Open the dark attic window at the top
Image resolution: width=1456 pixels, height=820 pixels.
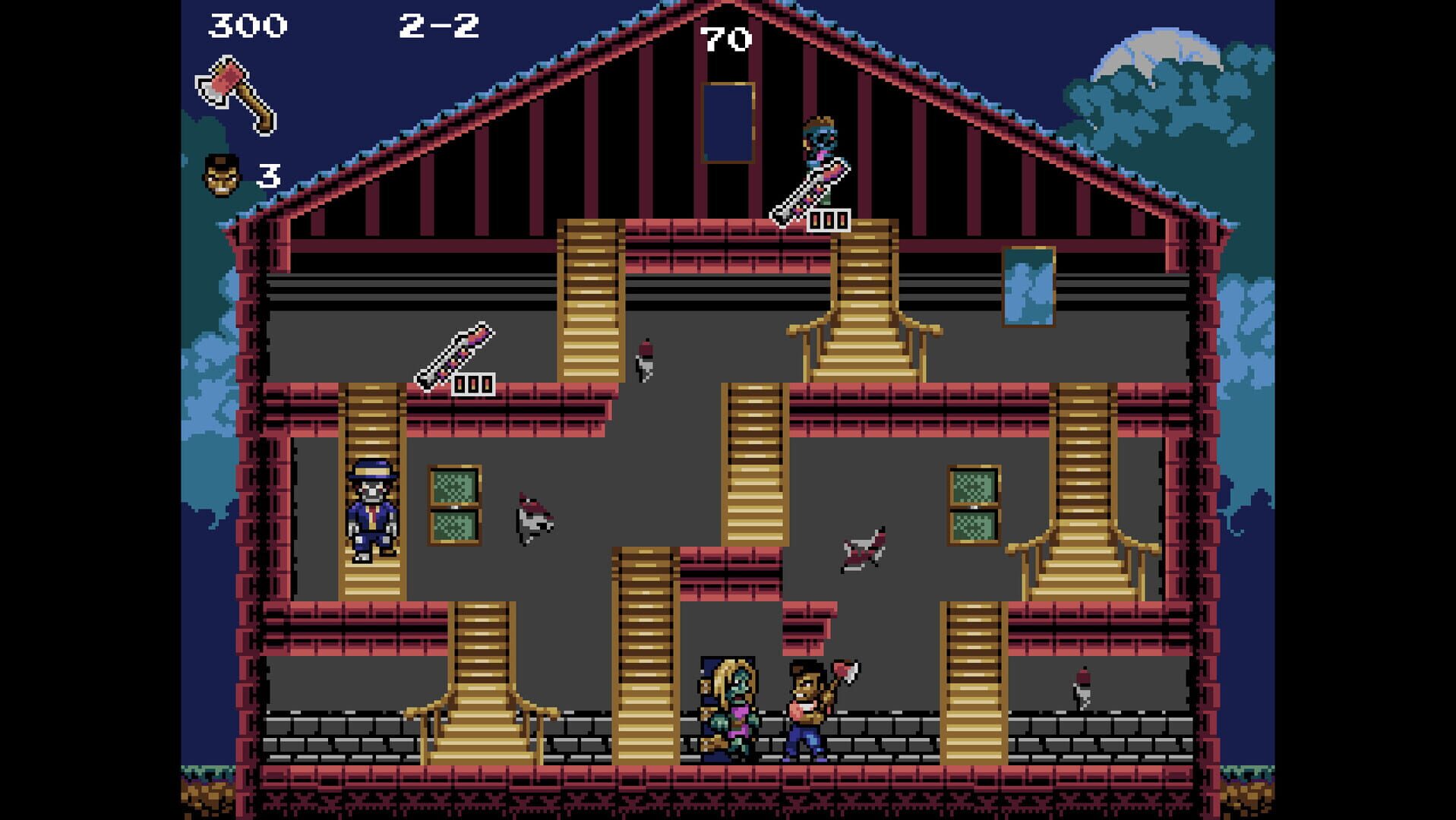point(727,121)
